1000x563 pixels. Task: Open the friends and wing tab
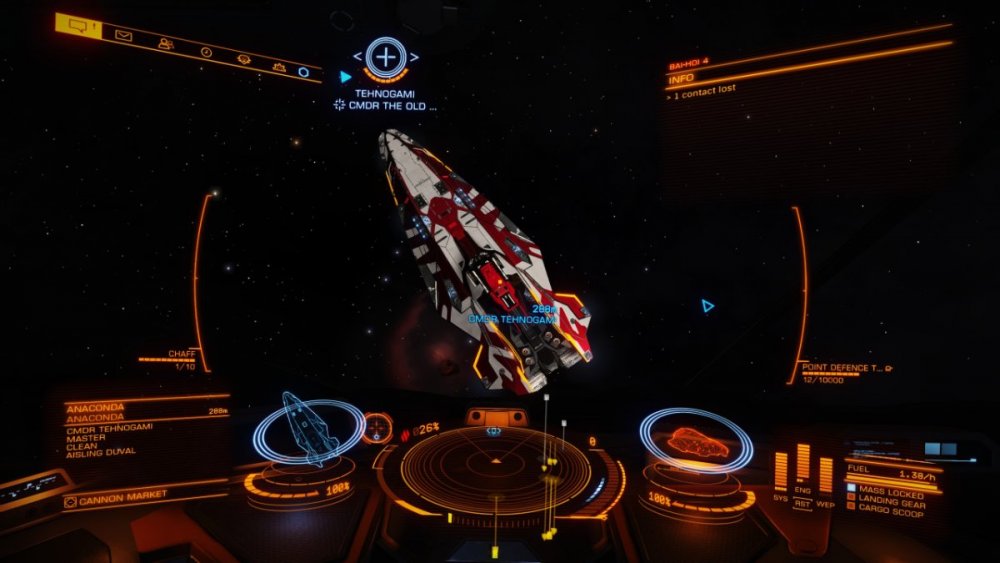point(165,44)
